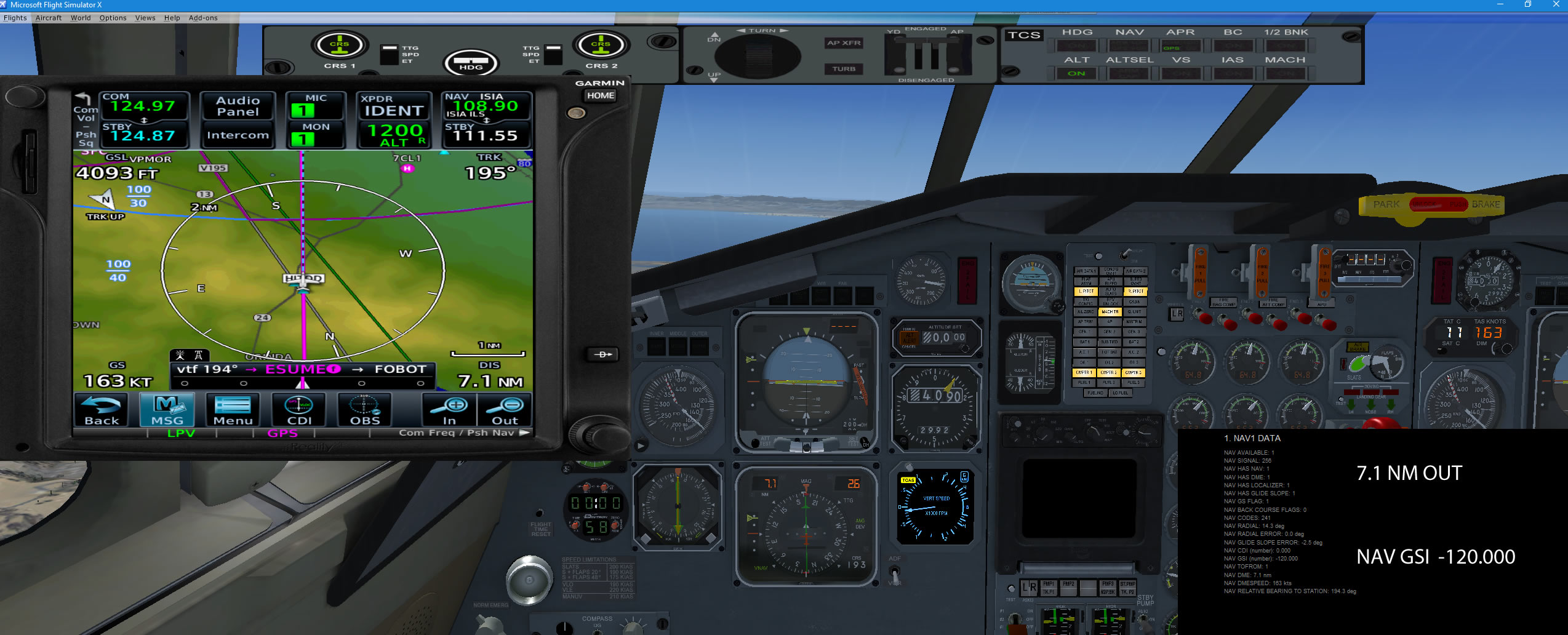Tap the Garmin HOME button
The image size is (1568, 635).
(600, 95)
